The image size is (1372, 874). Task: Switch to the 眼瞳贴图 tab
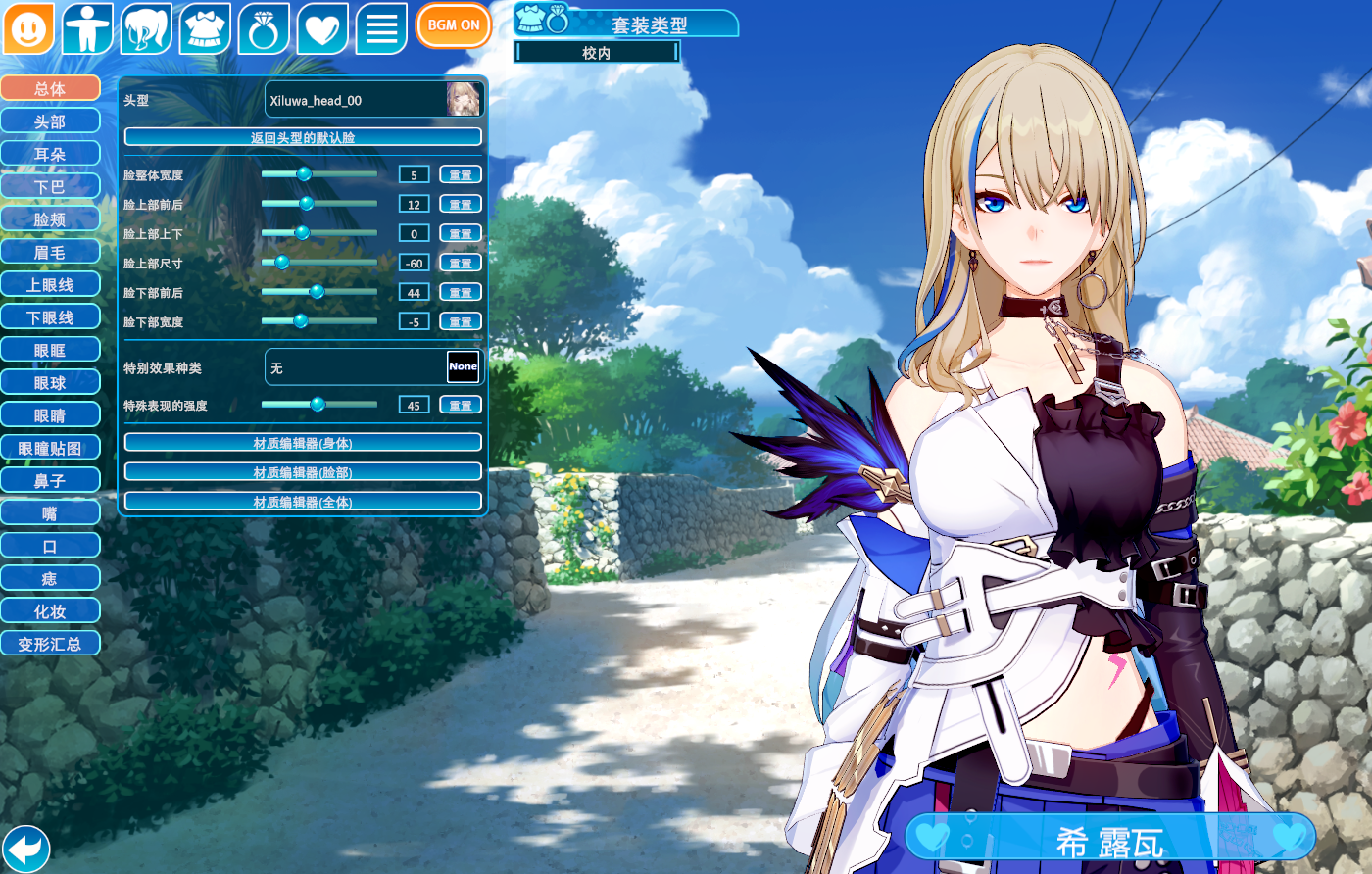tap(50, 448)
